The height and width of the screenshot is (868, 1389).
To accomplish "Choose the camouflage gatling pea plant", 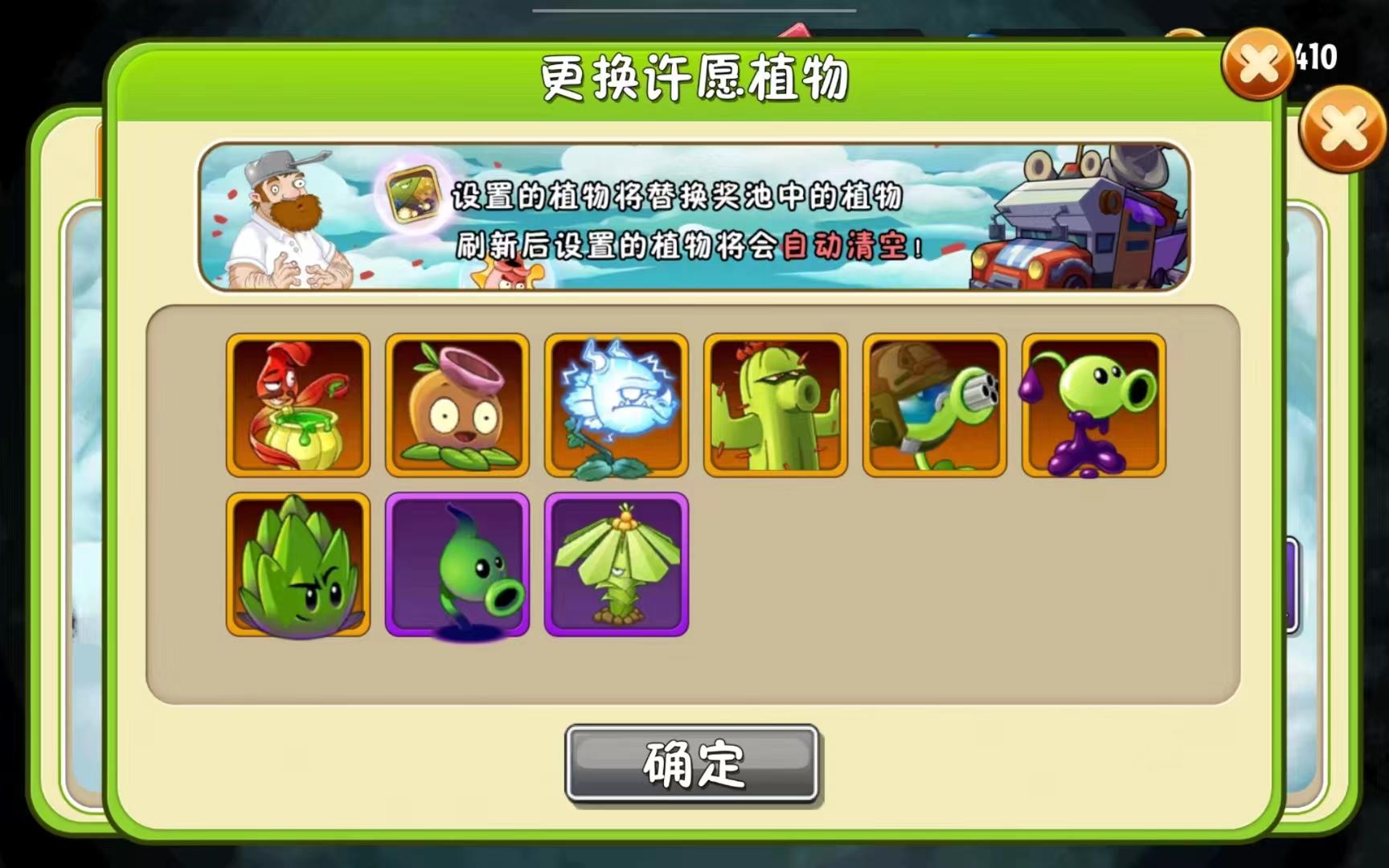I will [x=935, y=405].
